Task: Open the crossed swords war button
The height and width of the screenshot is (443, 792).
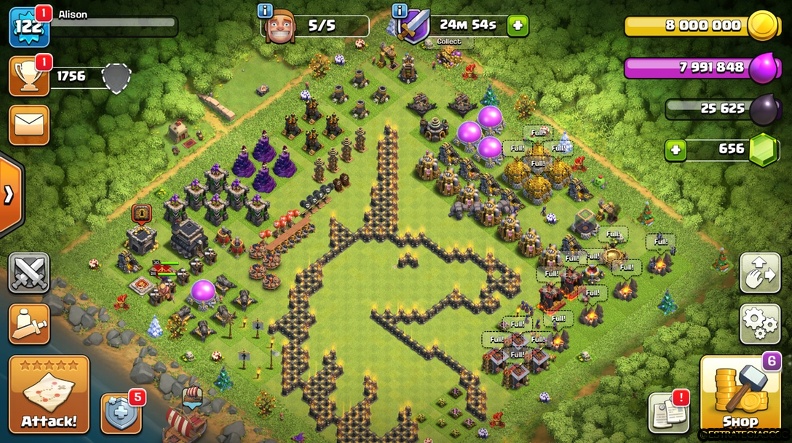Action: click(x=29, y=273)
